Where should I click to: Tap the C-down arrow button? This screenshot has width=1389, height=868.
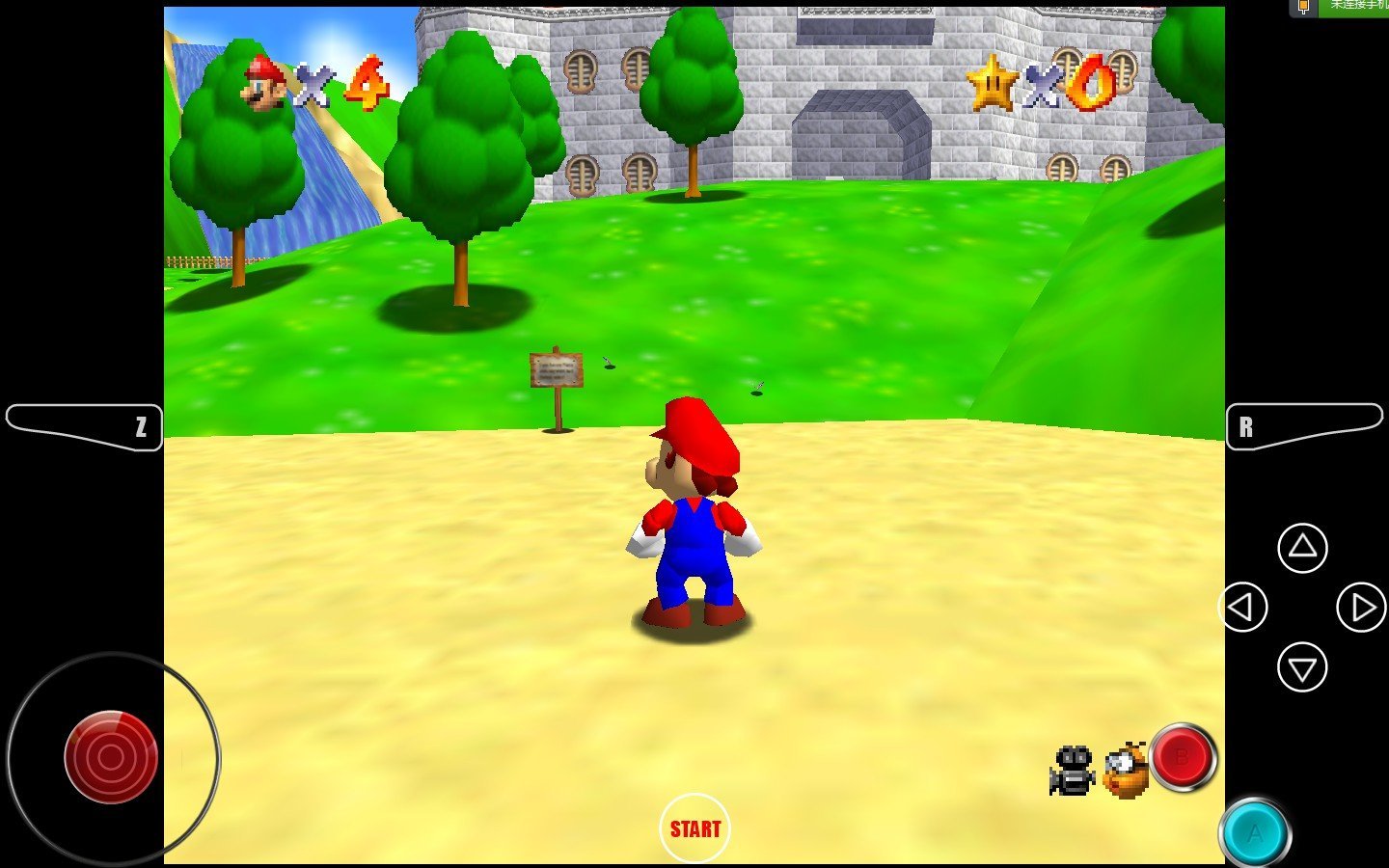click(1302, 667)
